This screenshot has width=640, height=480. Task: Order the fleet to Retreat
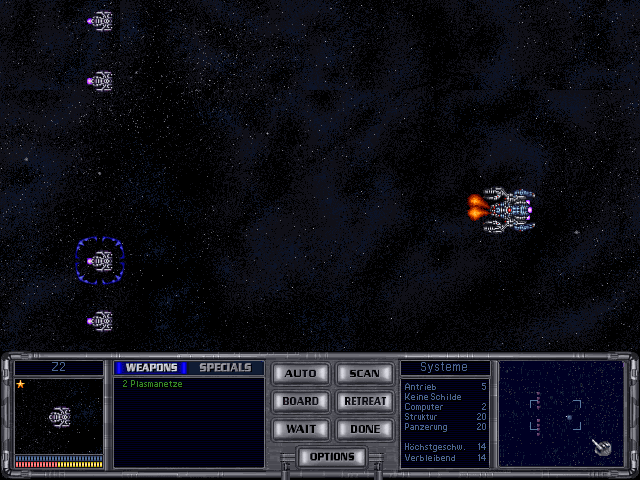[364, 402]
